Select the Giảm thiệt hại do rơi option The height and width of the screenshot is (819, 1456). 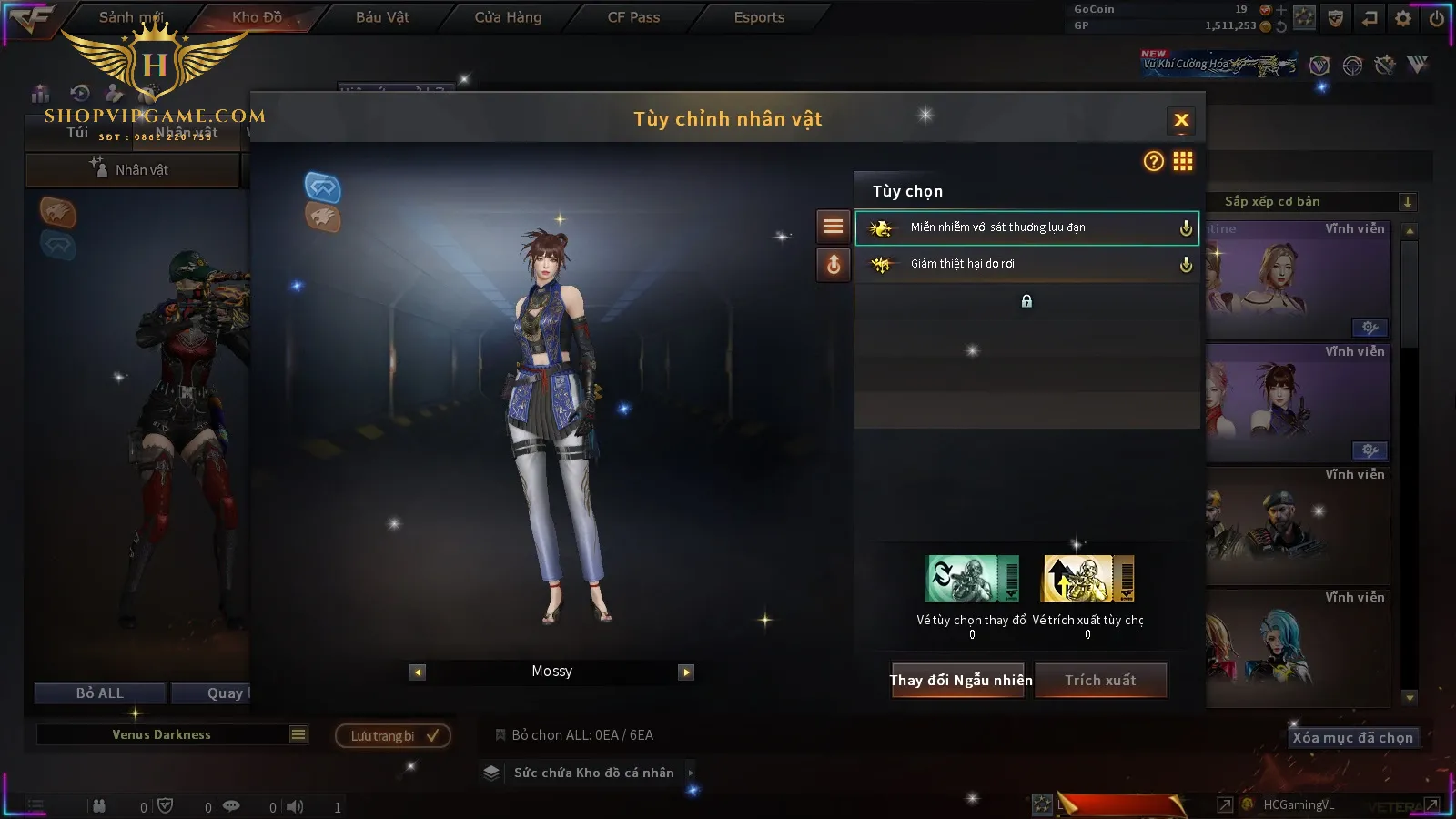[x=1026, y=264]
